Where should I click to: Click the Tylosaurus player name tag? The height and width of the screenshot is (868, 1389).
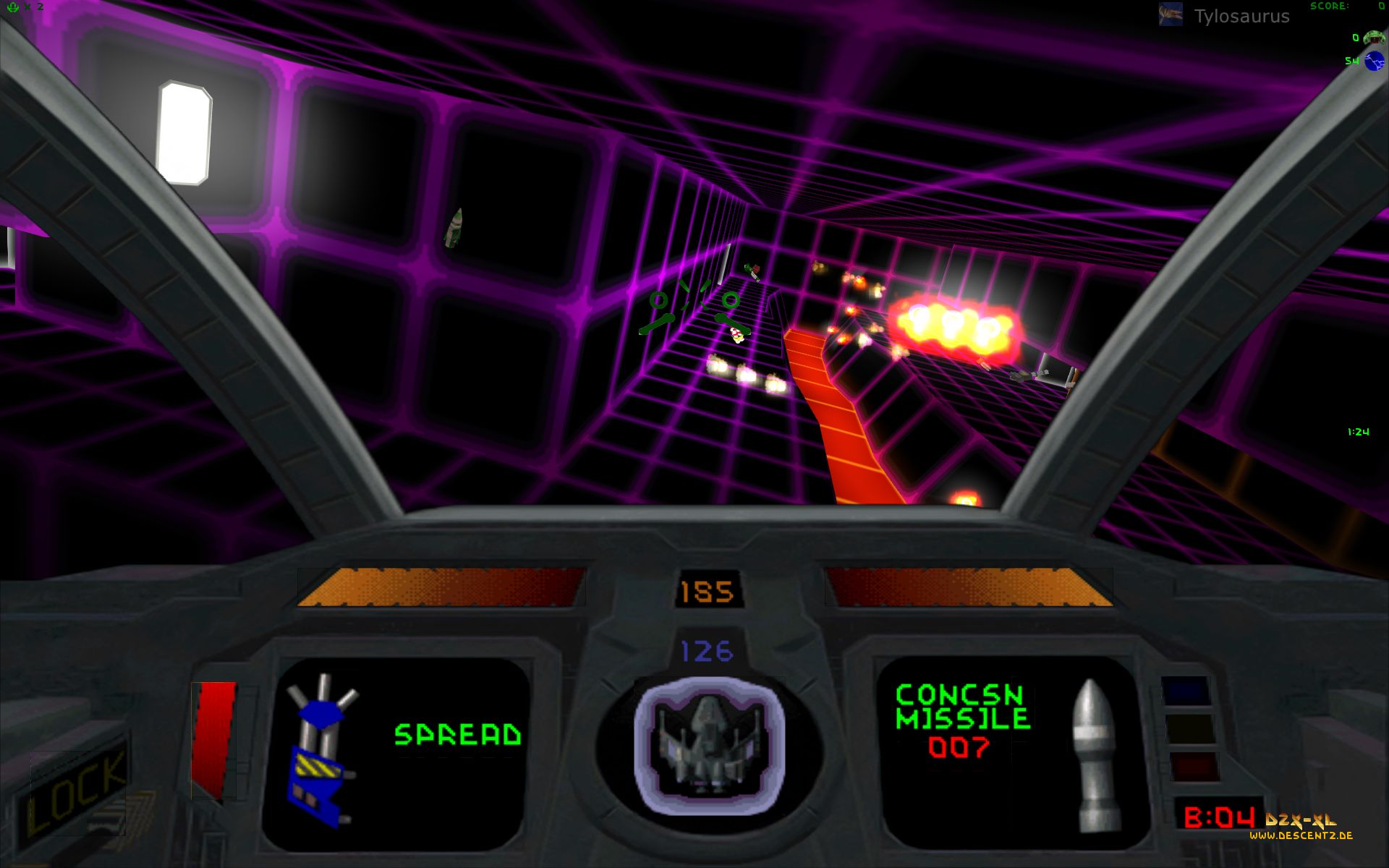(x=1241, y=17)
